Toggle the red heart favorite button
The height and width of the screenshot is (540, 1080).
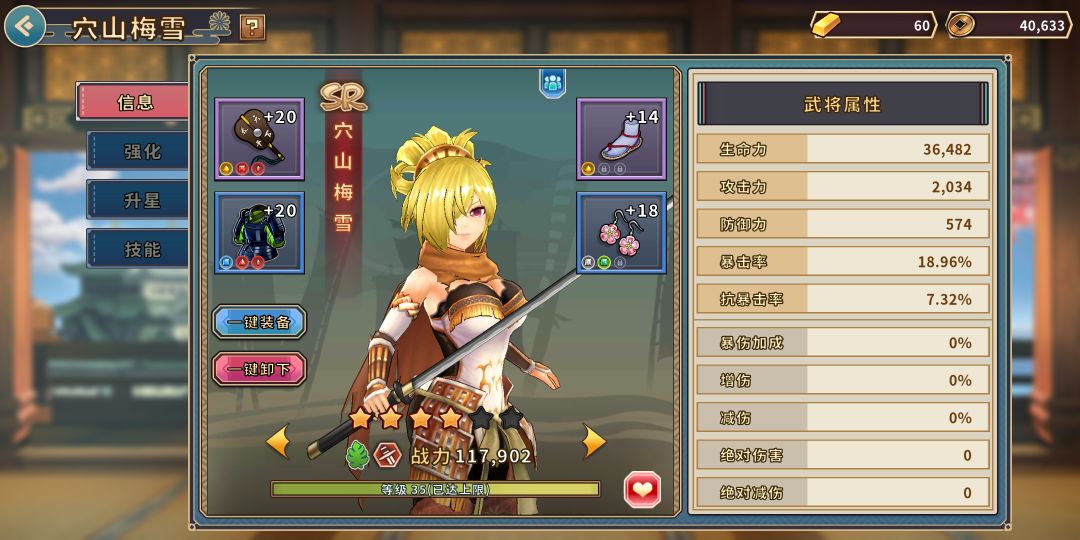tap(642, 489)
